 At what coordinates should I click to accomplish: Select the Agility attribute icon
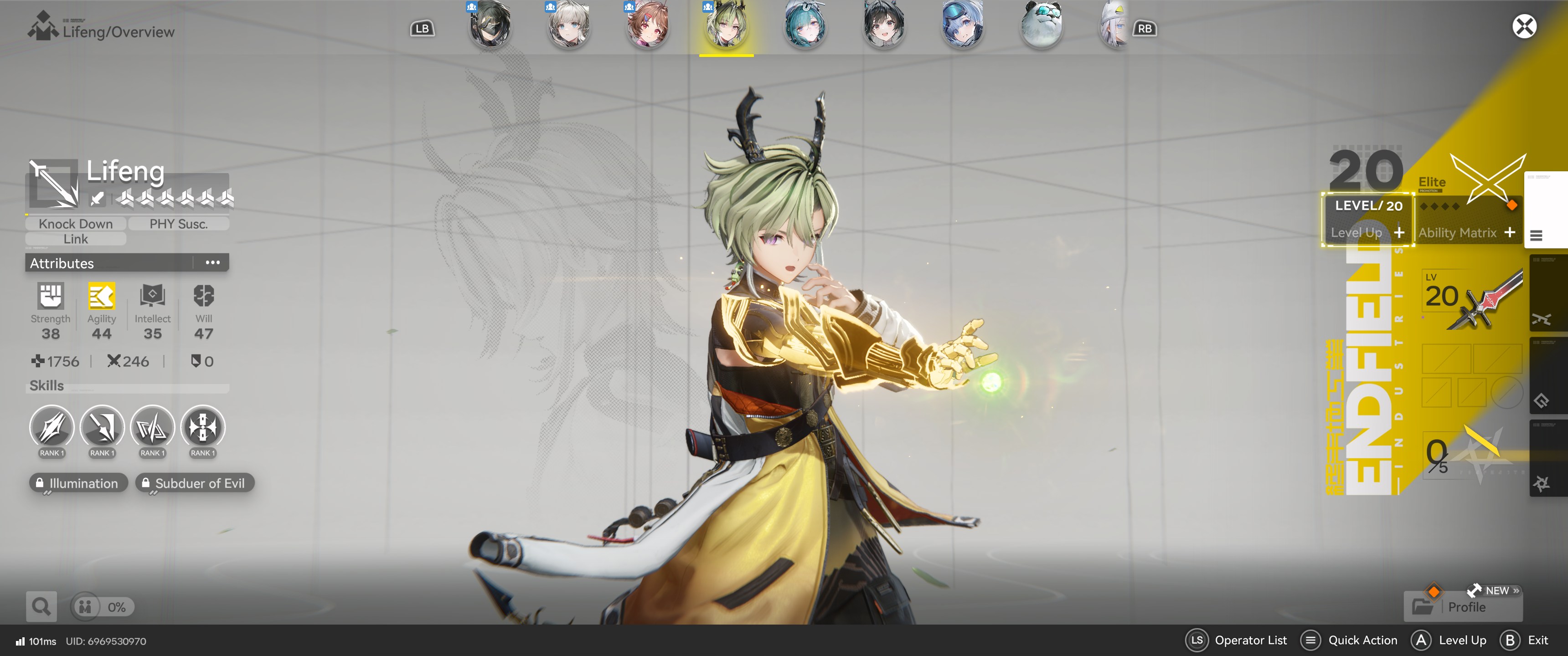101,297
